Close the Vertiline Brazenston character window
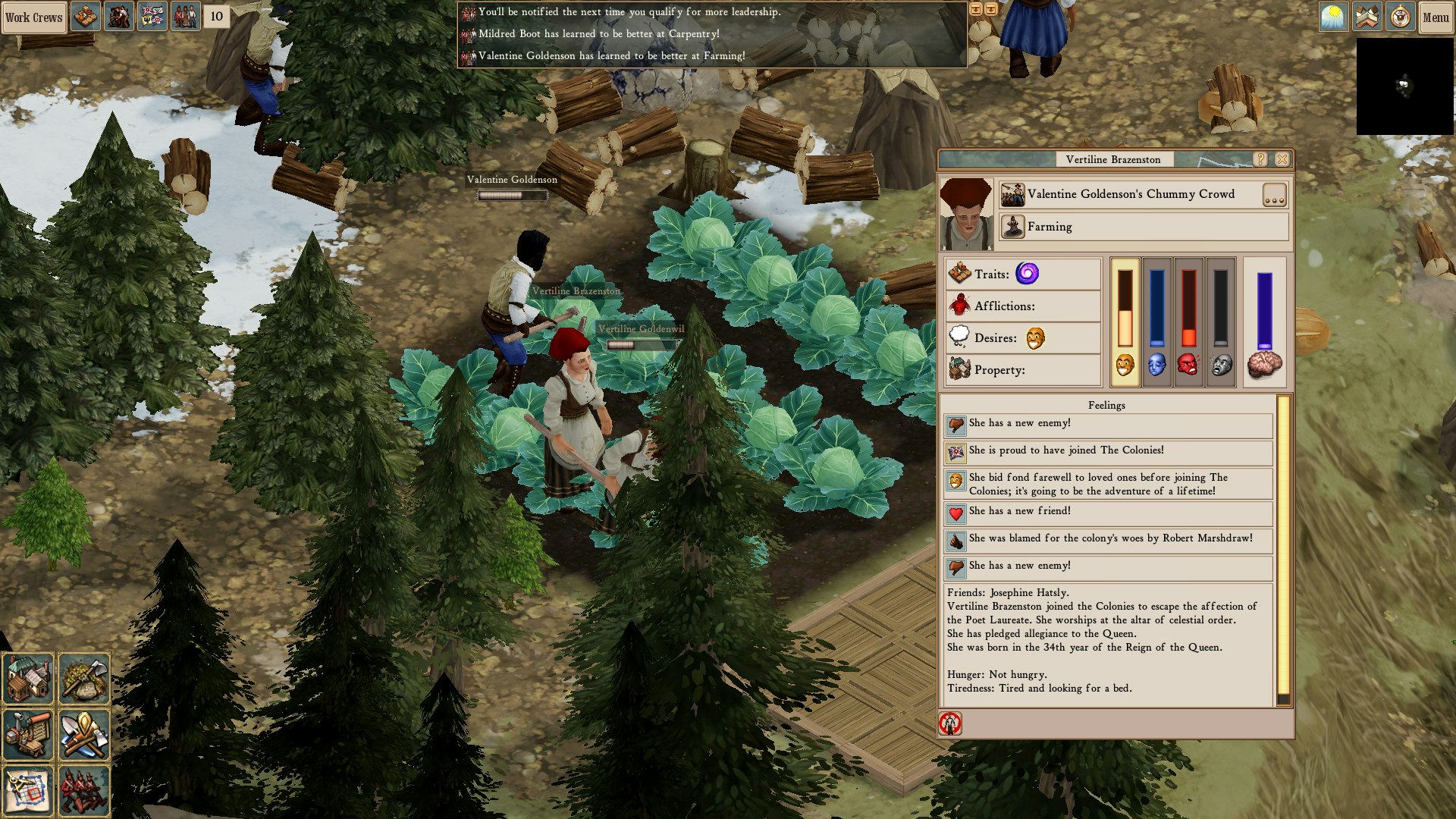 [x=1282, y=159]
